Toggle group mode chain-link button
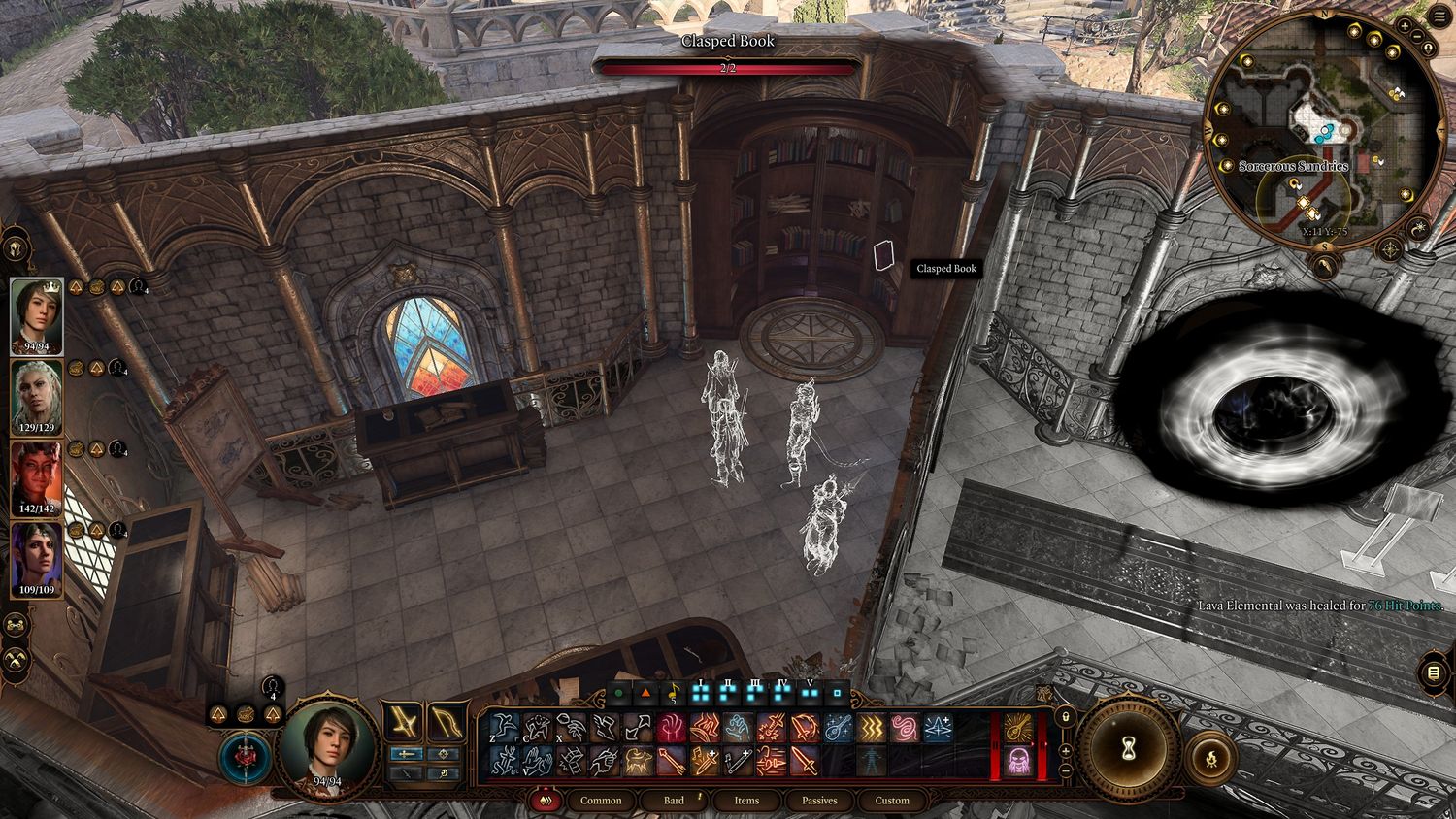The height and width of the screenshot is (819, 1456). (17, 626)
